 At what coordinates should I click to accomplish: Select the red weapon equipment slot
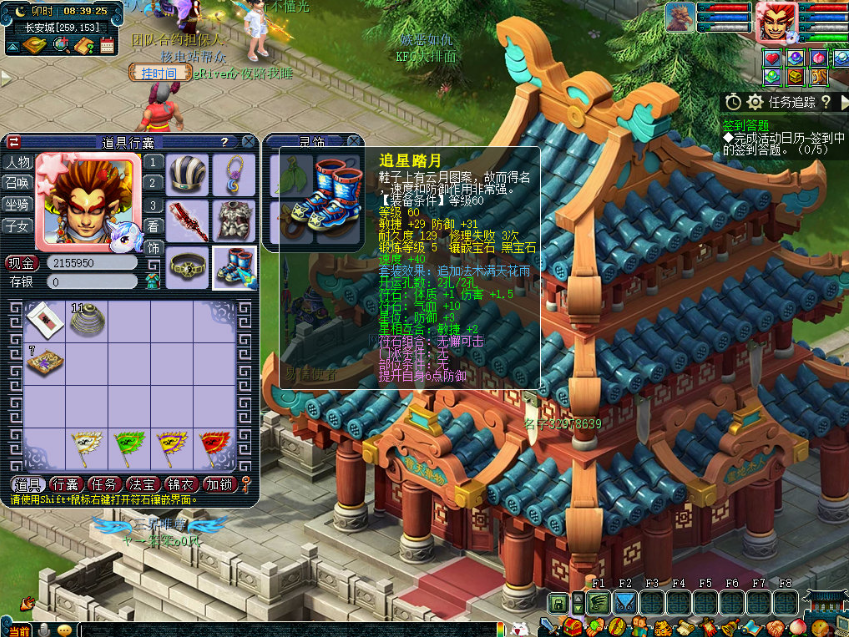click(187, 221)
